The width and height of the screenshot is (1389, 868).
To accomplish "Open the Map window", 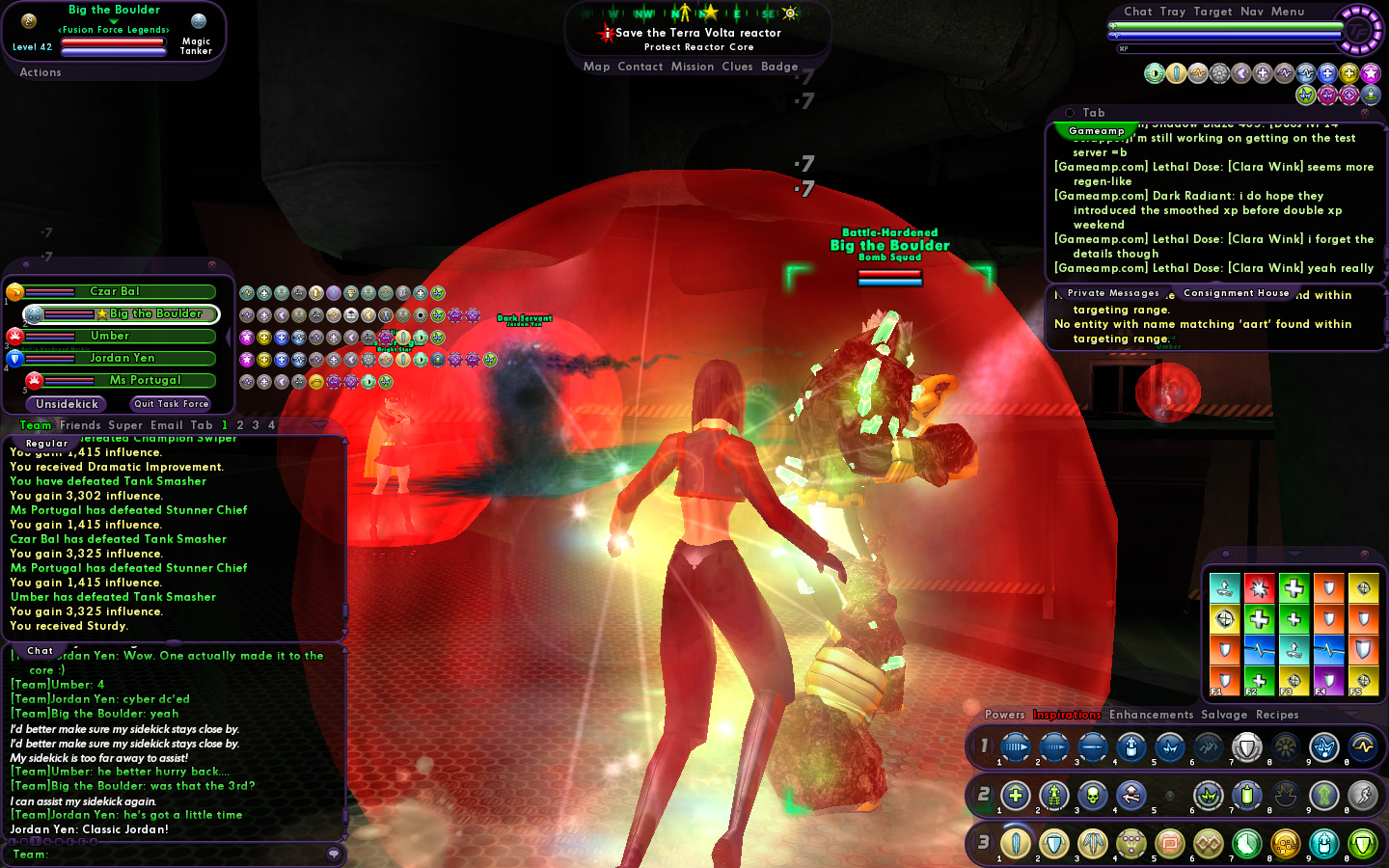I will [596, 67].
